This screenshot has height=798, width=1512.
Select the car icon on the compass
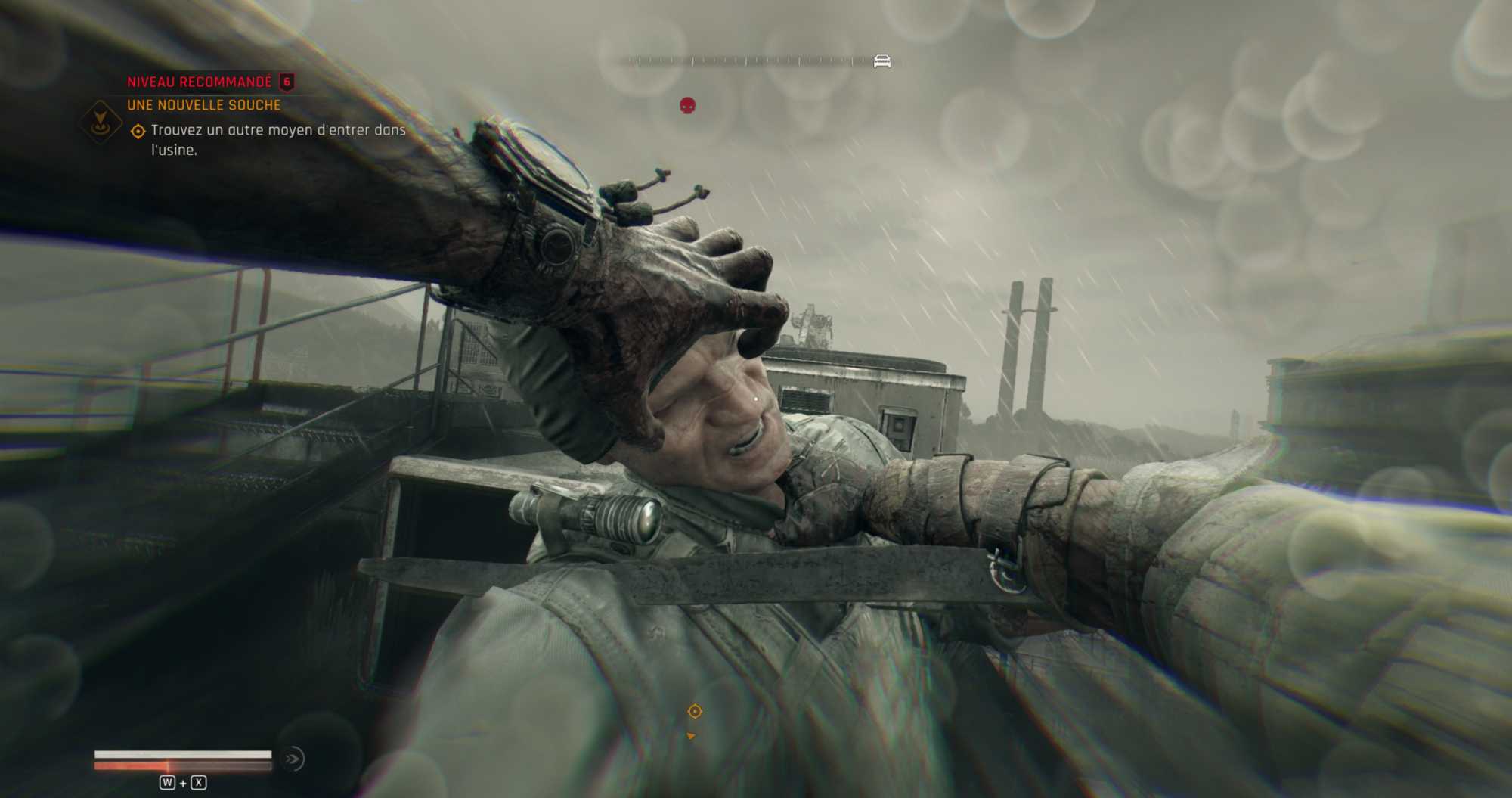881,61
